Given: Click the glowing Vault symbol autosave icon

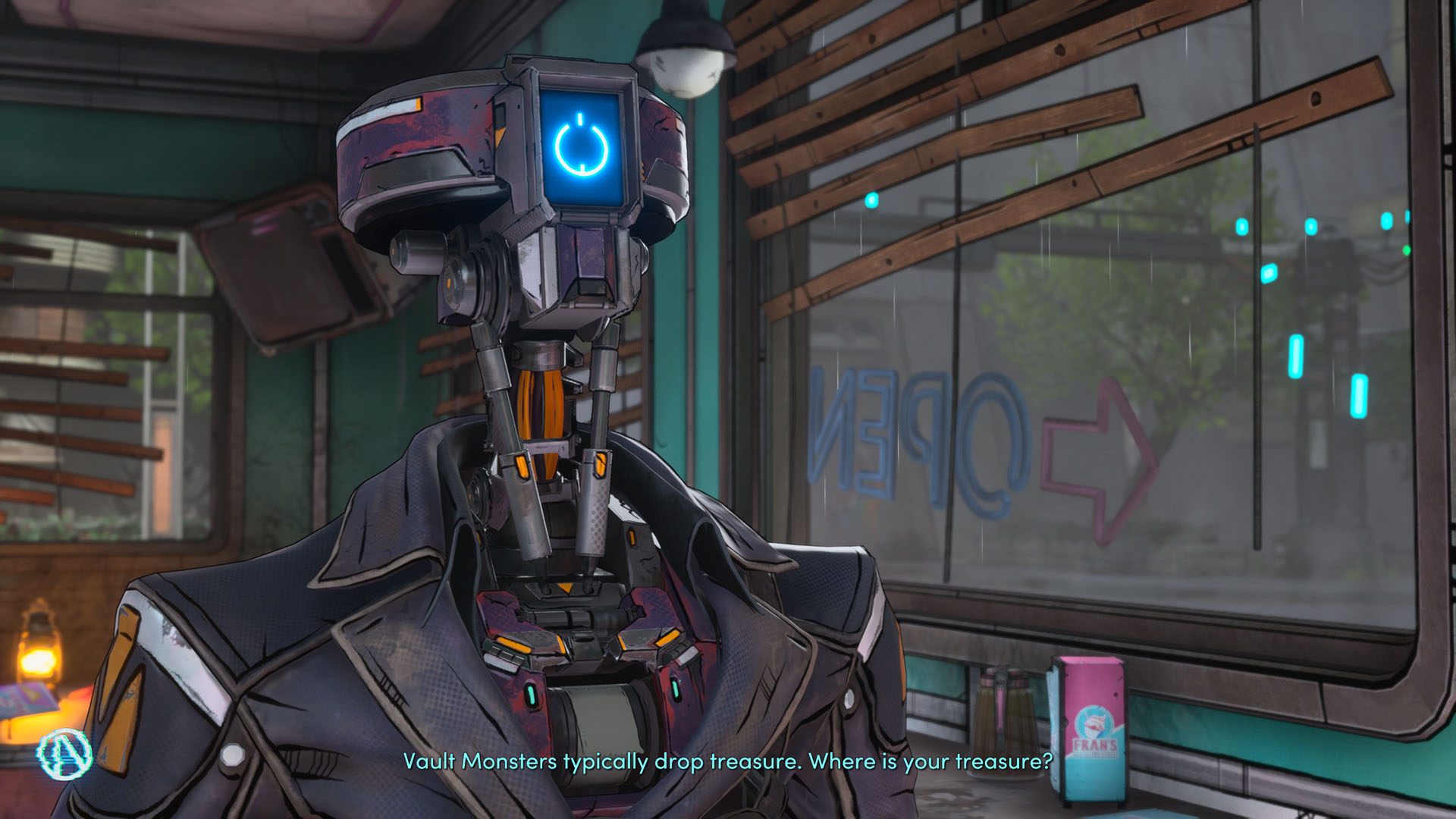Looking at the screenshot, I should pos(65,755).
